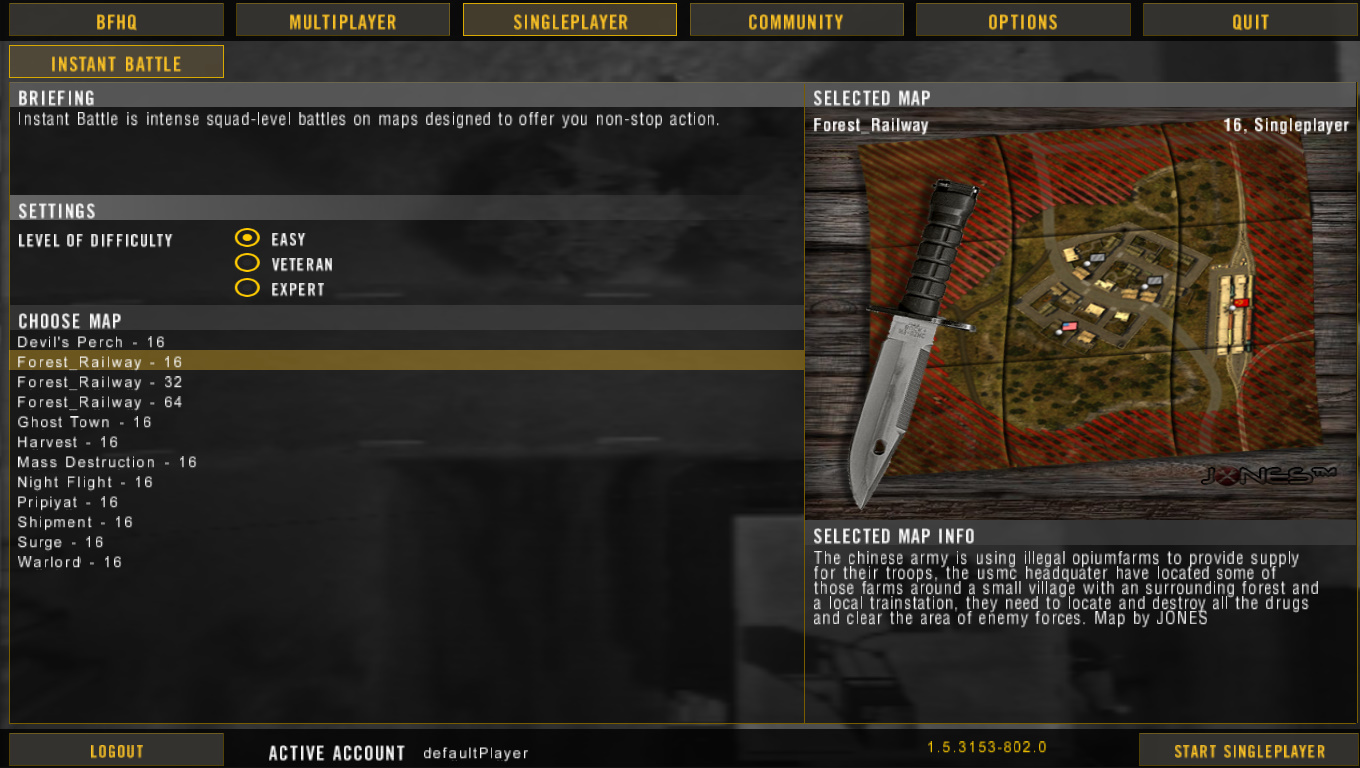Open the Instant Battle tab

pyautogui.click(x=115, y=62)
